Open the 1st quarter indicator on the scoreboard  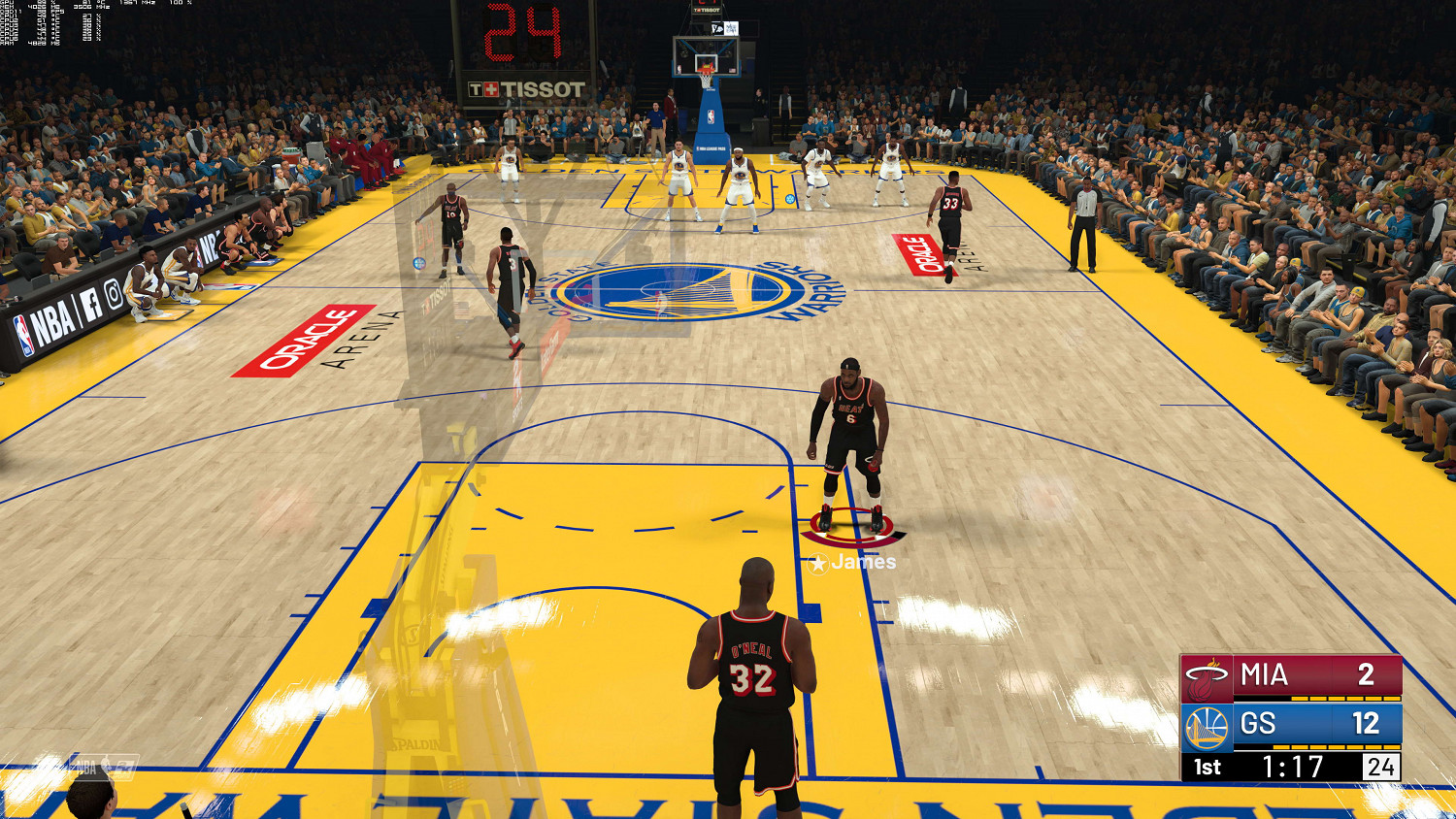tap(1208, 765)
